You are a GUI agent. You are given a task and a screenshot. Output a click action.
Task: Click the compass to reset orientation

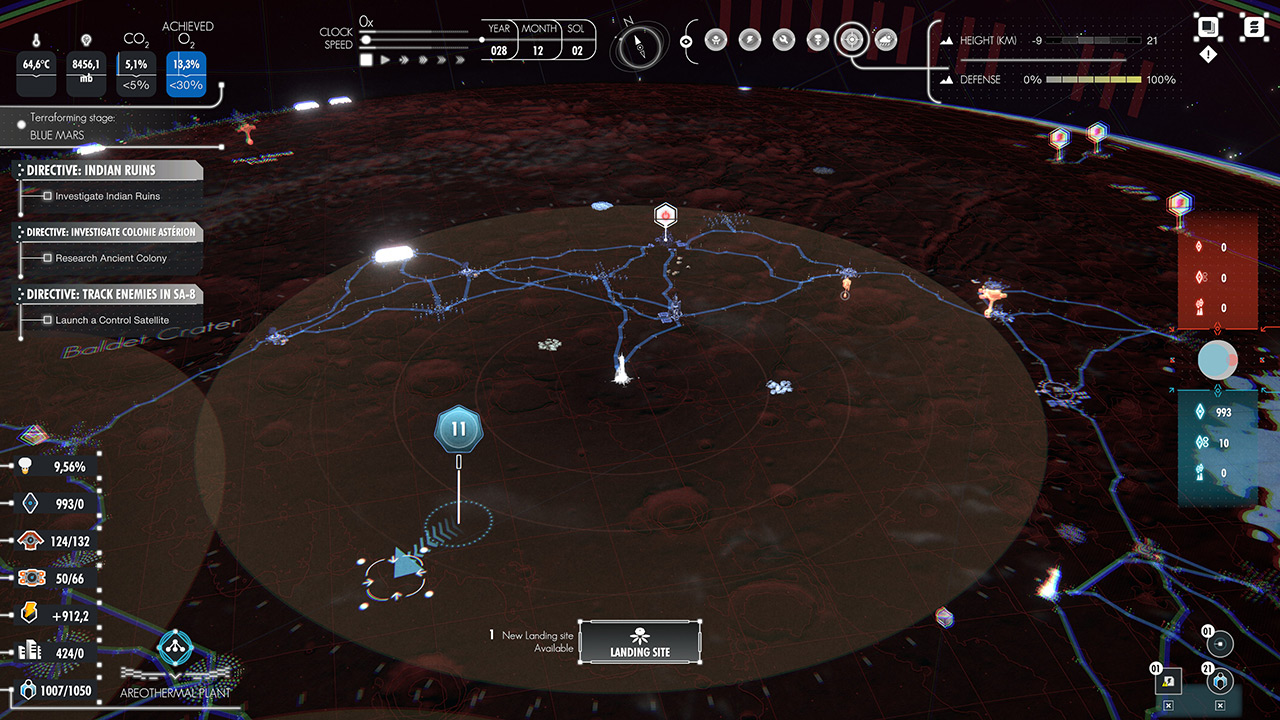tap(633, 45)
